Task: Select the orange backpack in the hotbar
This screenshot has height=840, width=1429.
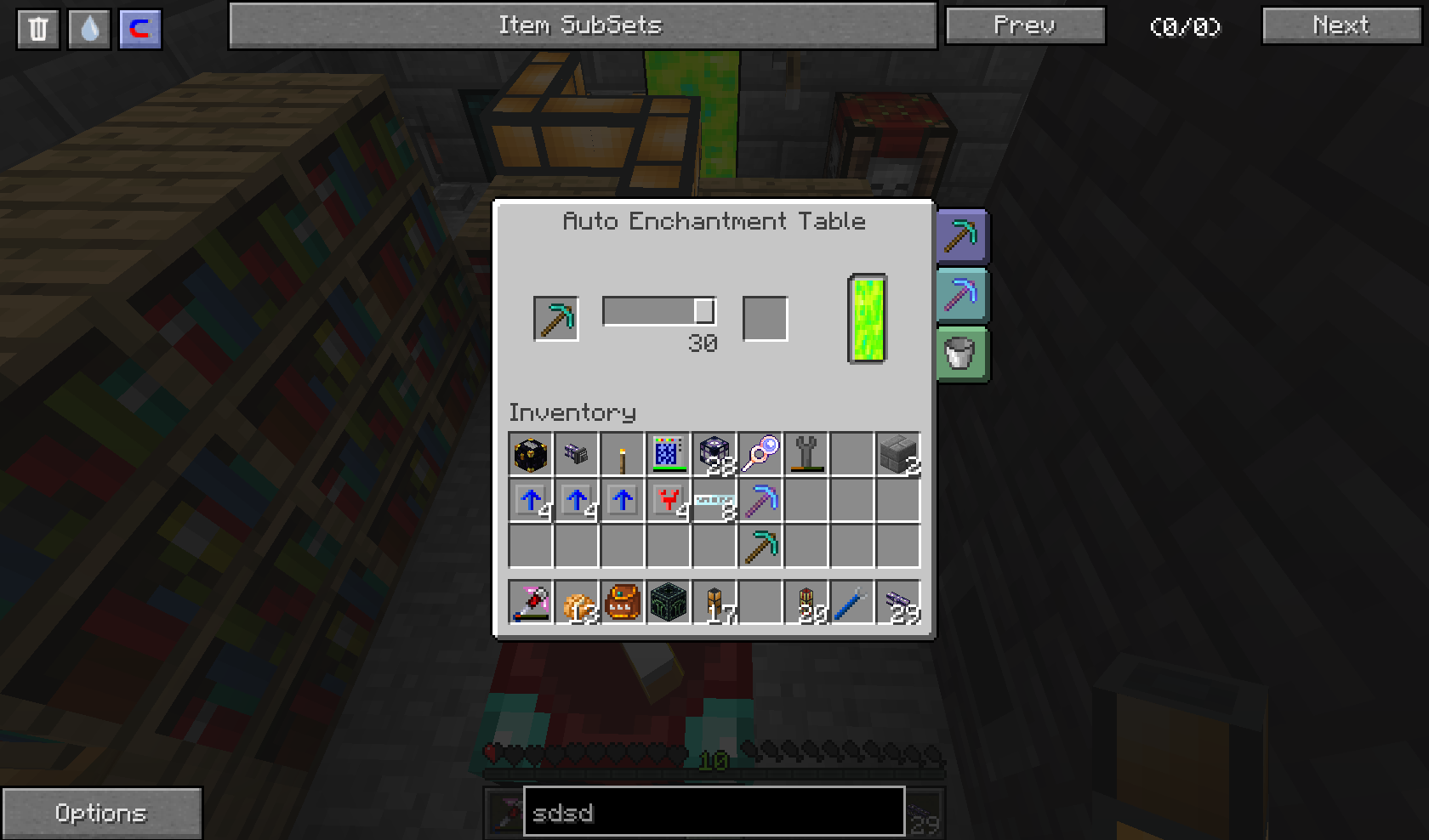Action: tap(623, 603)
